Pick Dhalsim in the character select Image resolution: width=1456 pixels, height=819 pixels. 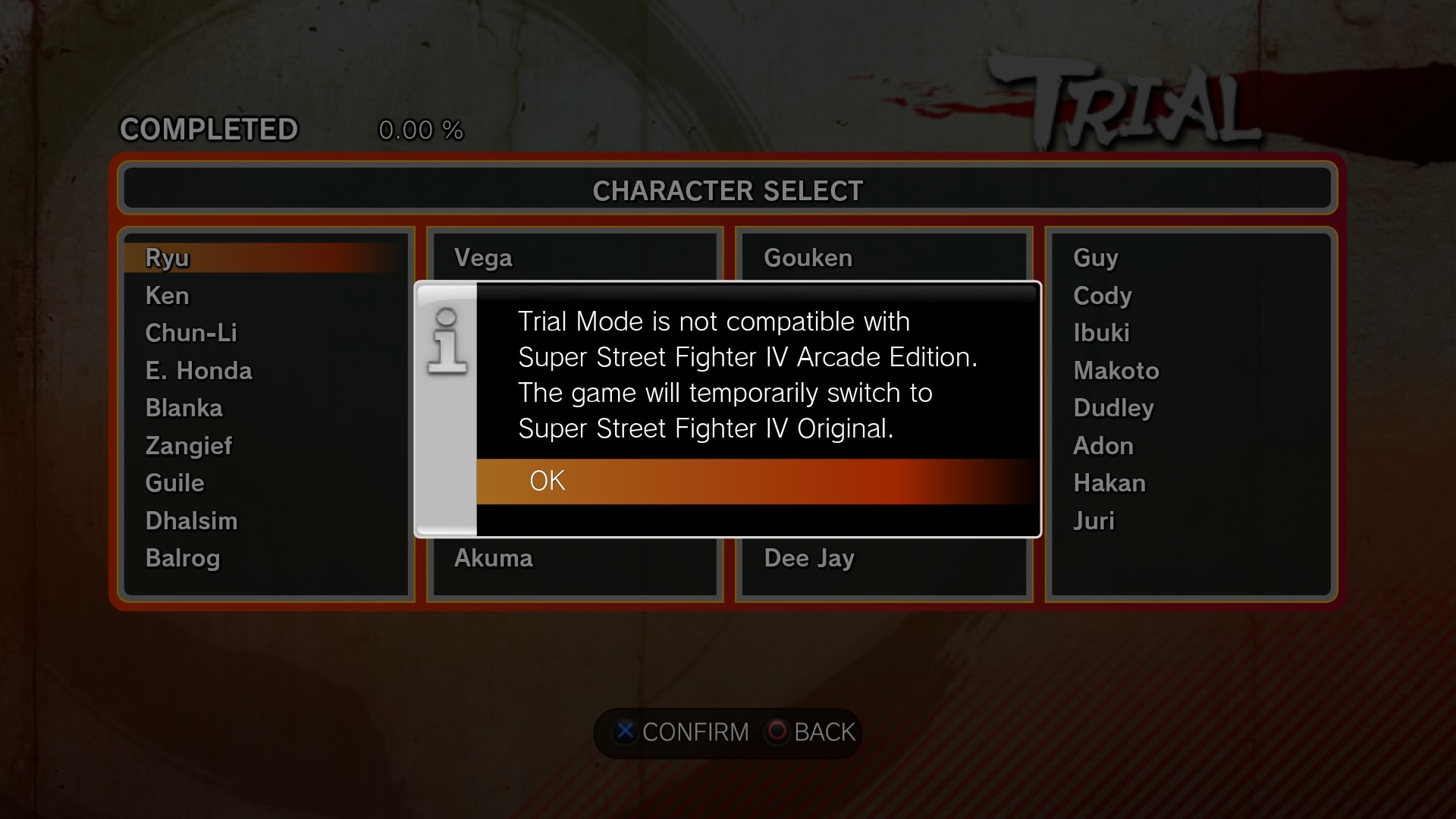[x=191, y=520]
